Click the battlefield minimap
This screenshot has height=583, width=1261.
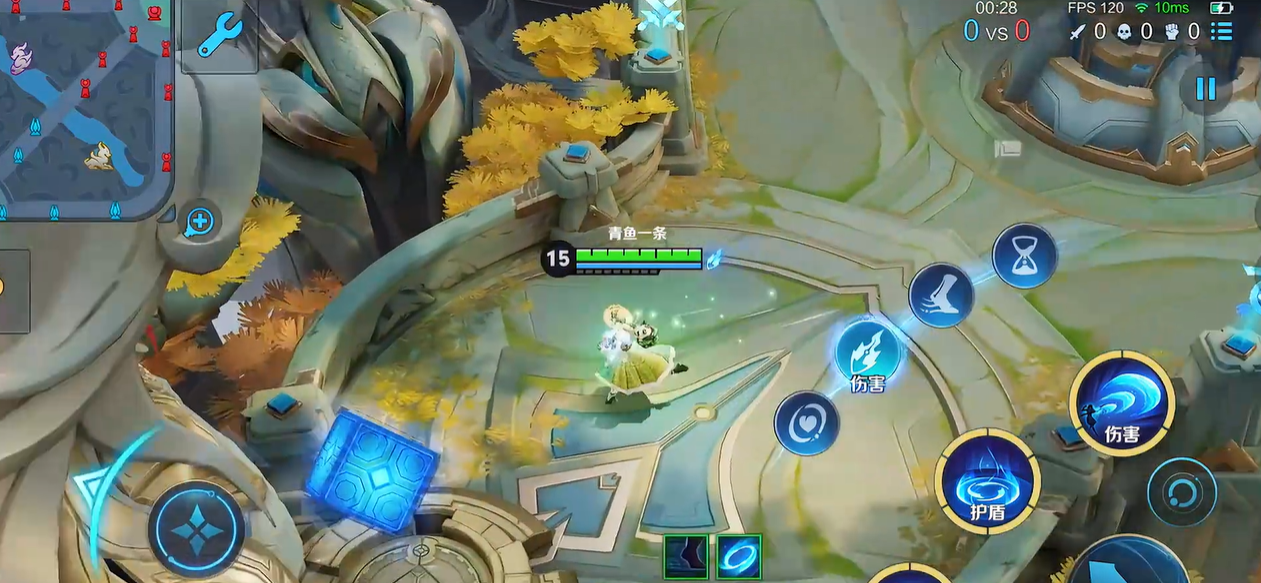[x=86, y=108]
